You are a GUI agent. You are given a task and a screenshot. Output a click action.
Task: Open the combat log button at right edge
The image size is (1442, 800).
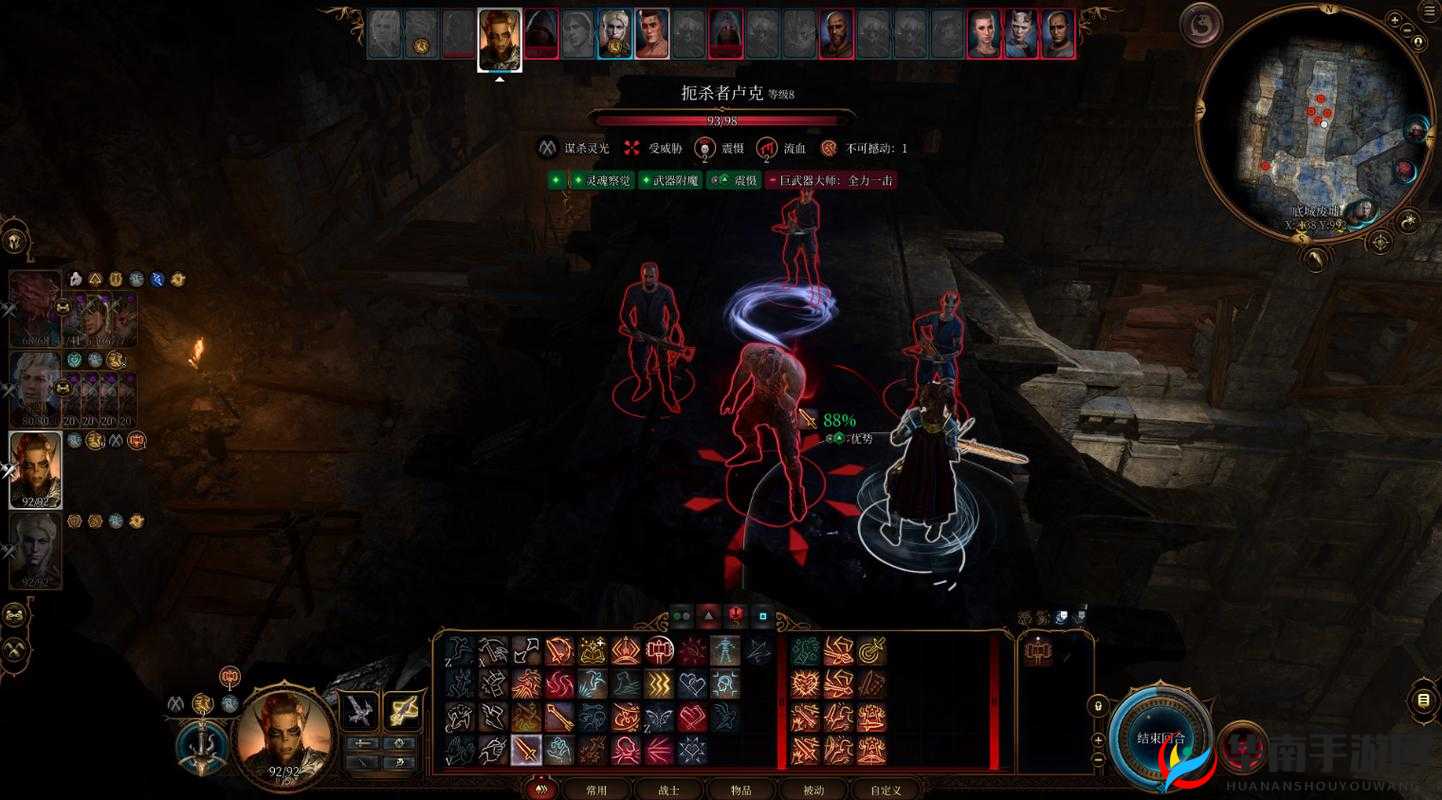pos(1424,698)
